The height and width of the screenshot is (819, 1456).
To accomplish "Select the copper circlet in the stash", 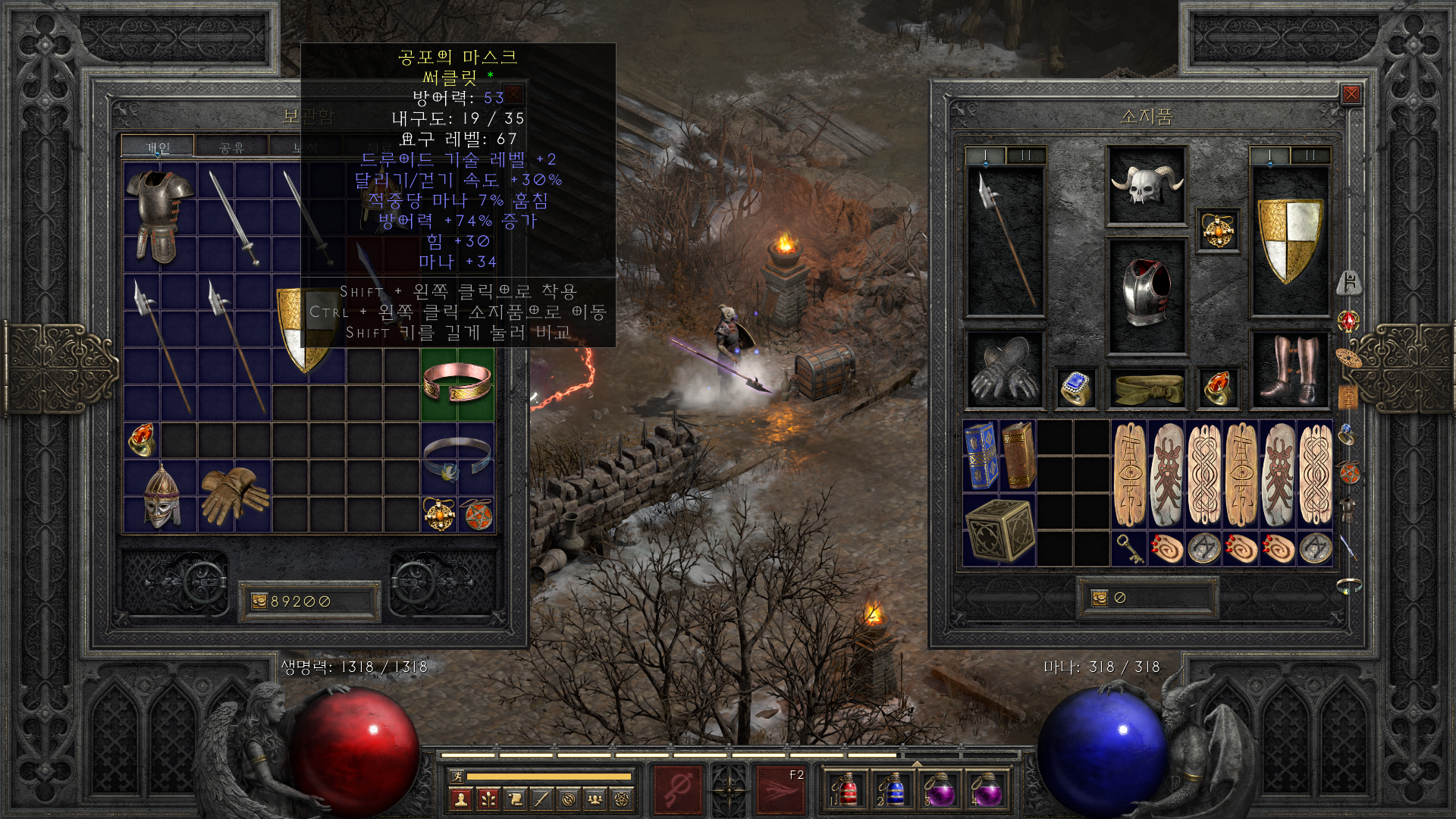I will [x=457, y=381].
